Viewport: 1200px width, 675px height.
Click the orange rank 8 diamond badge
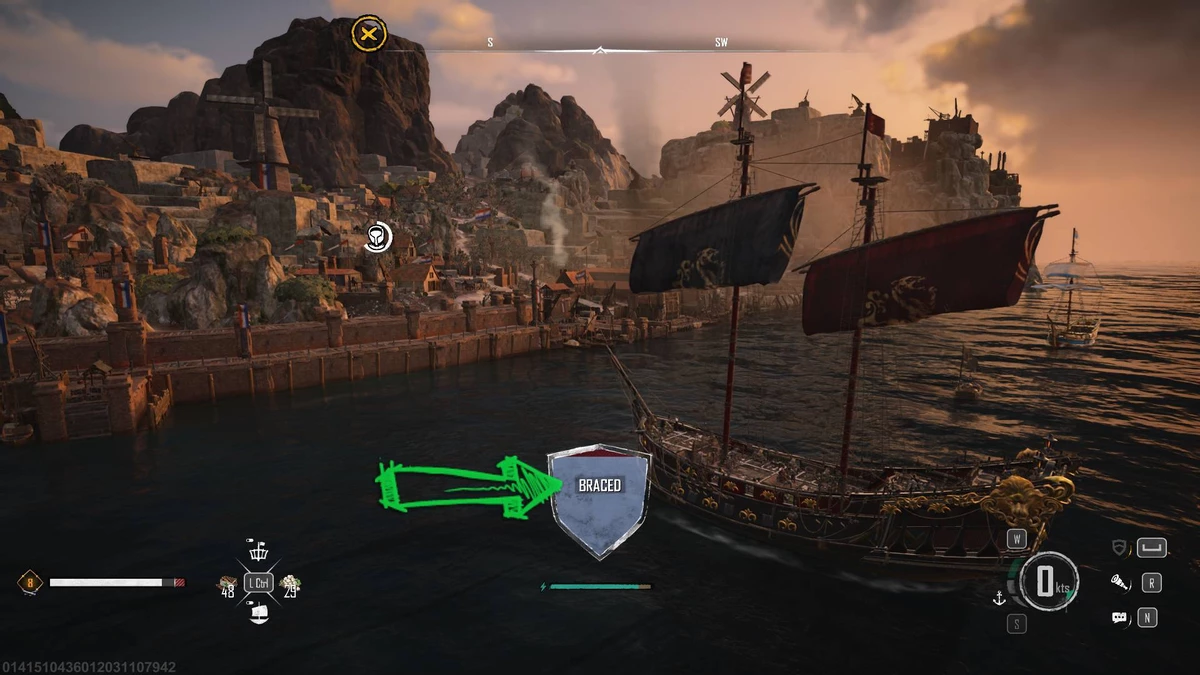click(x=29, y=581)
